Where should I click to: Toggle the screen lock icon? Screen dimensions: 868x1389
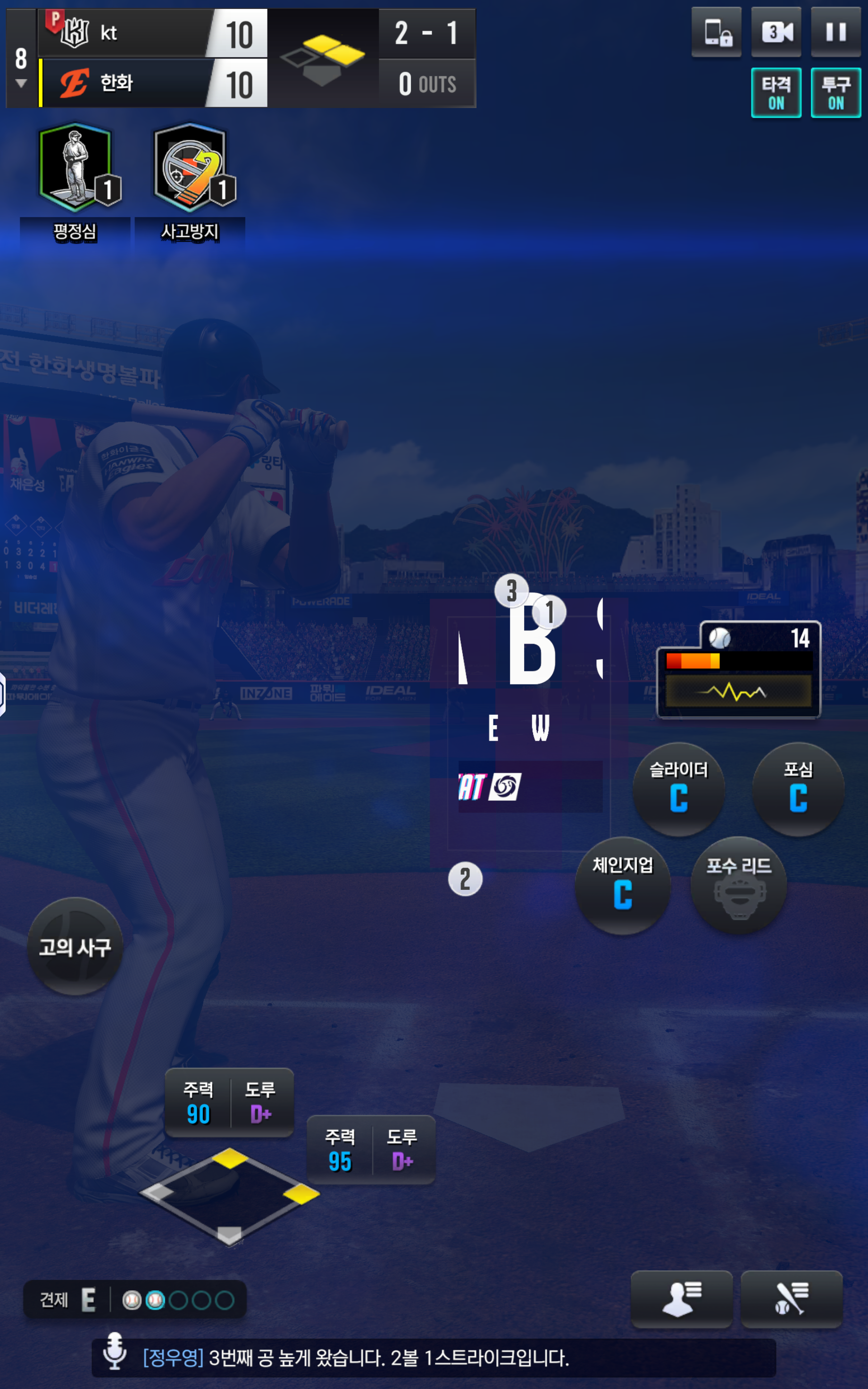point(717,32)
